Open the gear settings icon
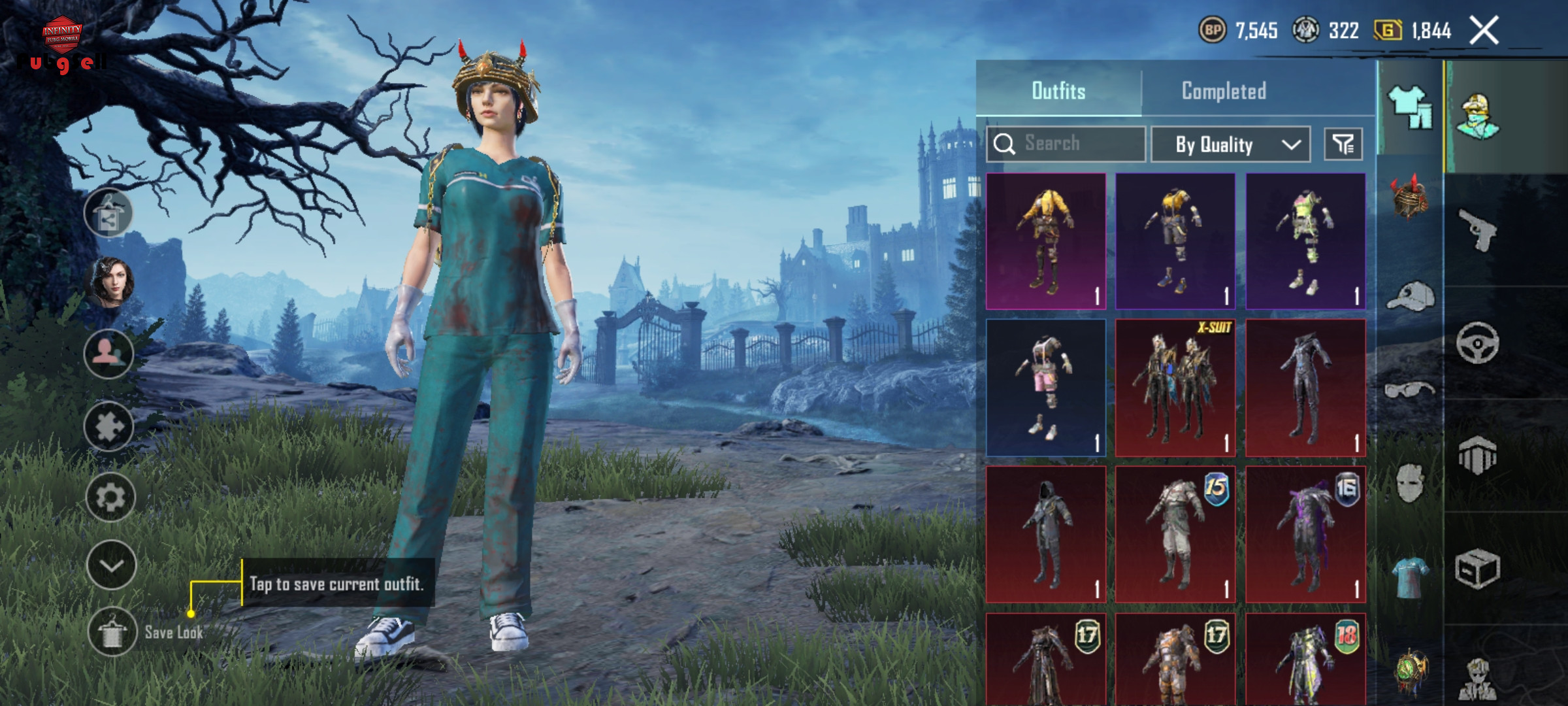Image resolution: width=1568 pixels, height=706 pixels. tap(110, 497)
